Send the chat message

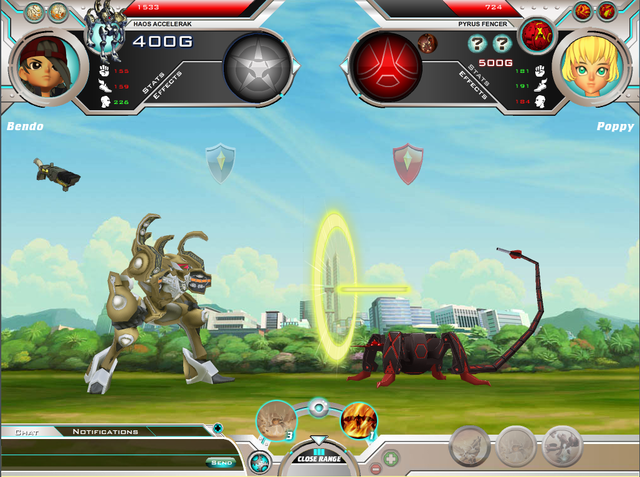[221, 462]
